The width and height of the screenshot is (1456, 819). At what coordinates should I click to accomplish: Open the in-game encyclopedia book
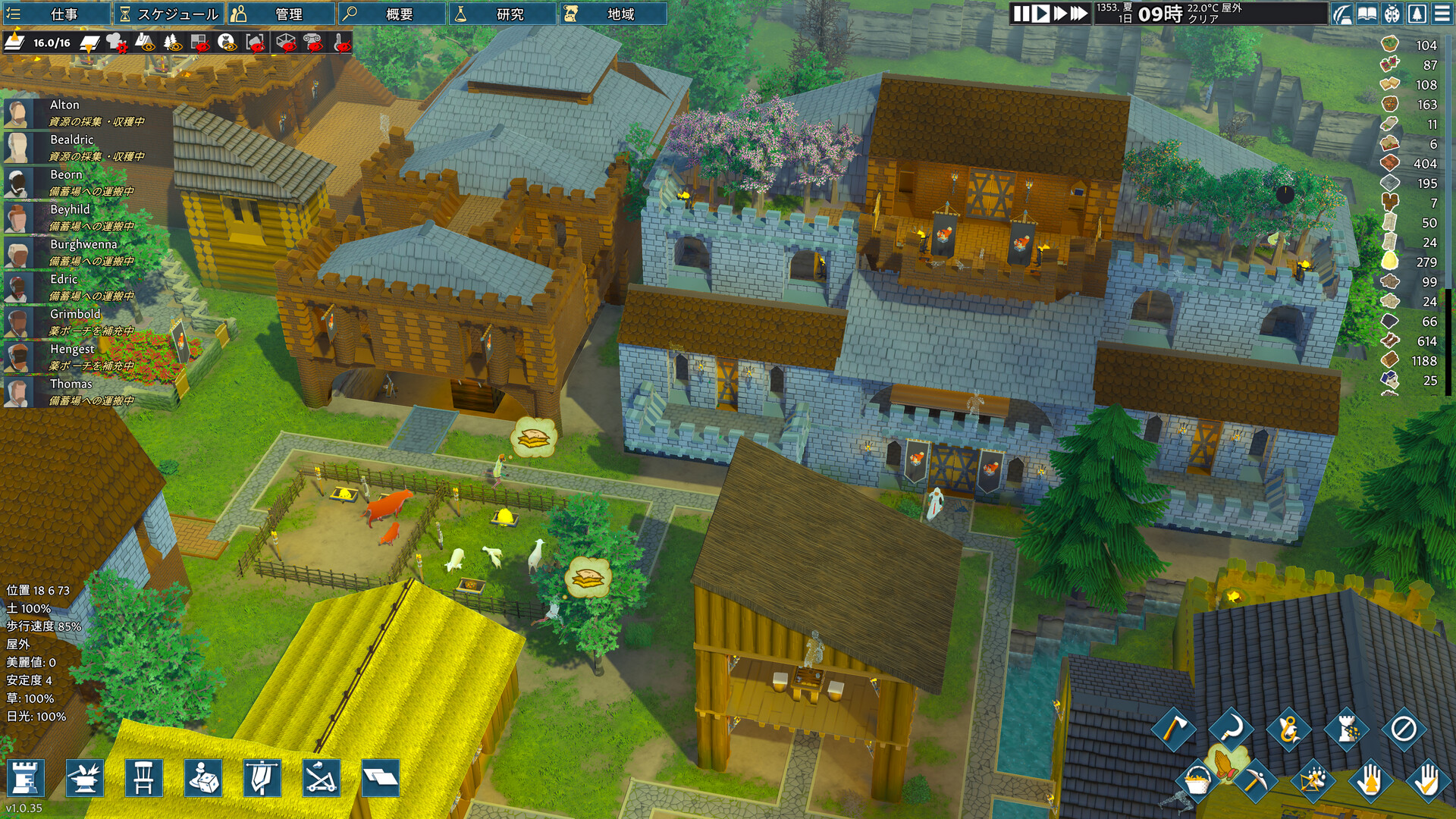point(1367,13)
